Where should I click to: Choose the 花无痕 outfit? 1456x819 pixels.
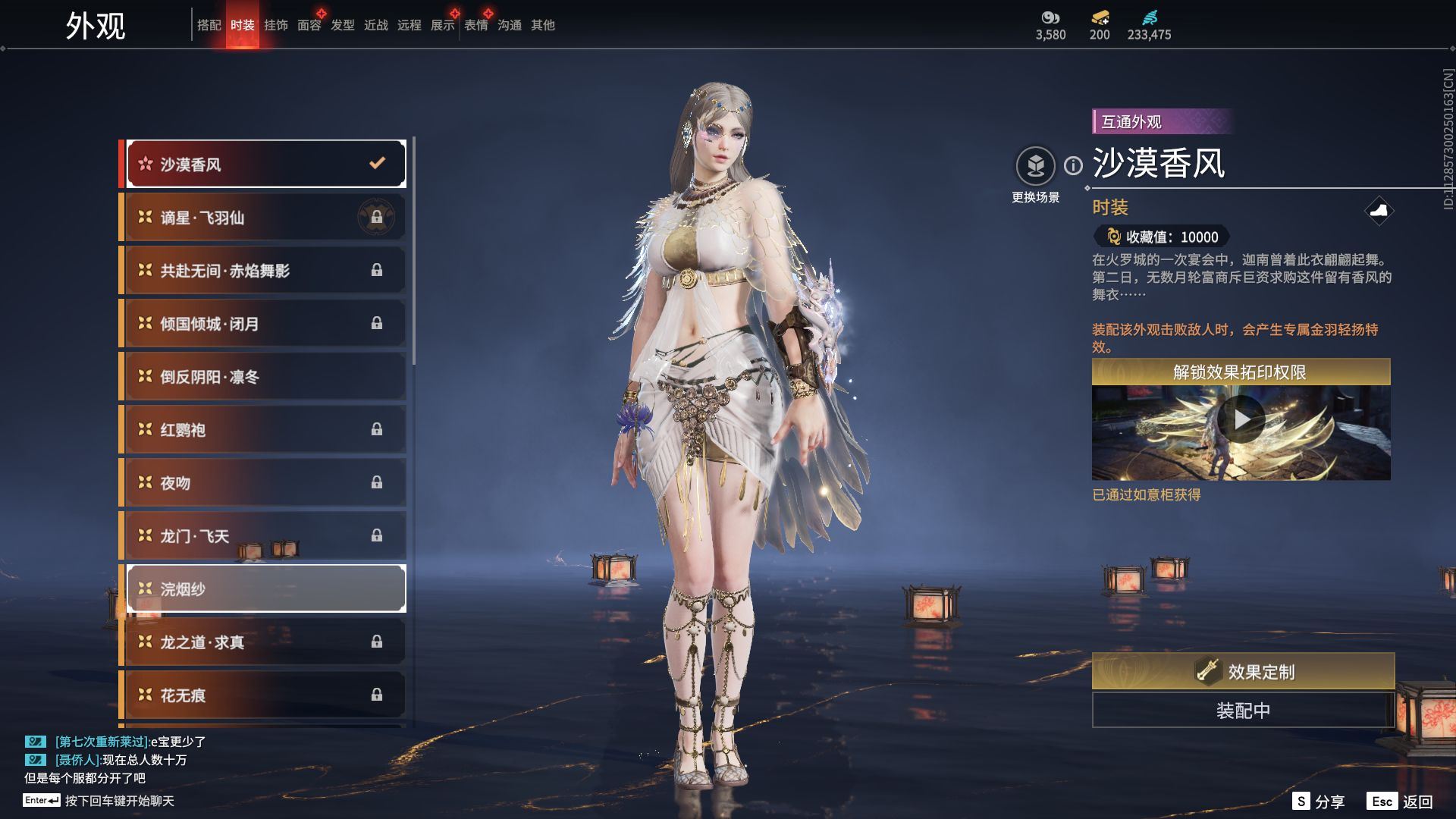265,695
